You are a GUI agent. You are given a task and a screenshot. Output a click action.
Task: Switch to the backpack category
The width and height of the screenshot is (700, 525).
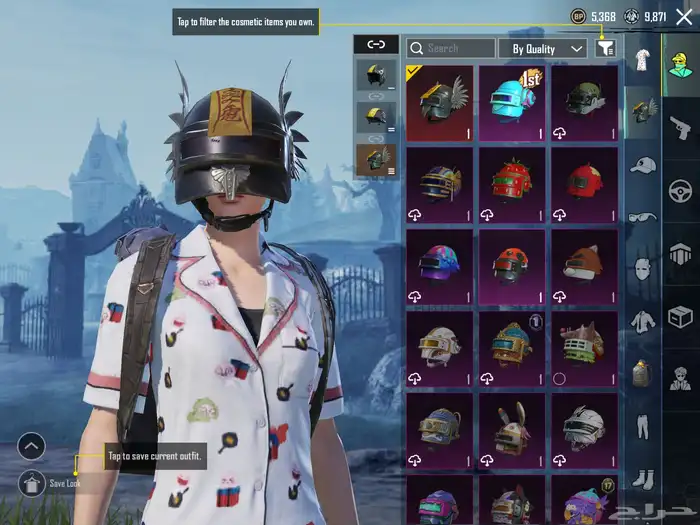tap(642, 374)
